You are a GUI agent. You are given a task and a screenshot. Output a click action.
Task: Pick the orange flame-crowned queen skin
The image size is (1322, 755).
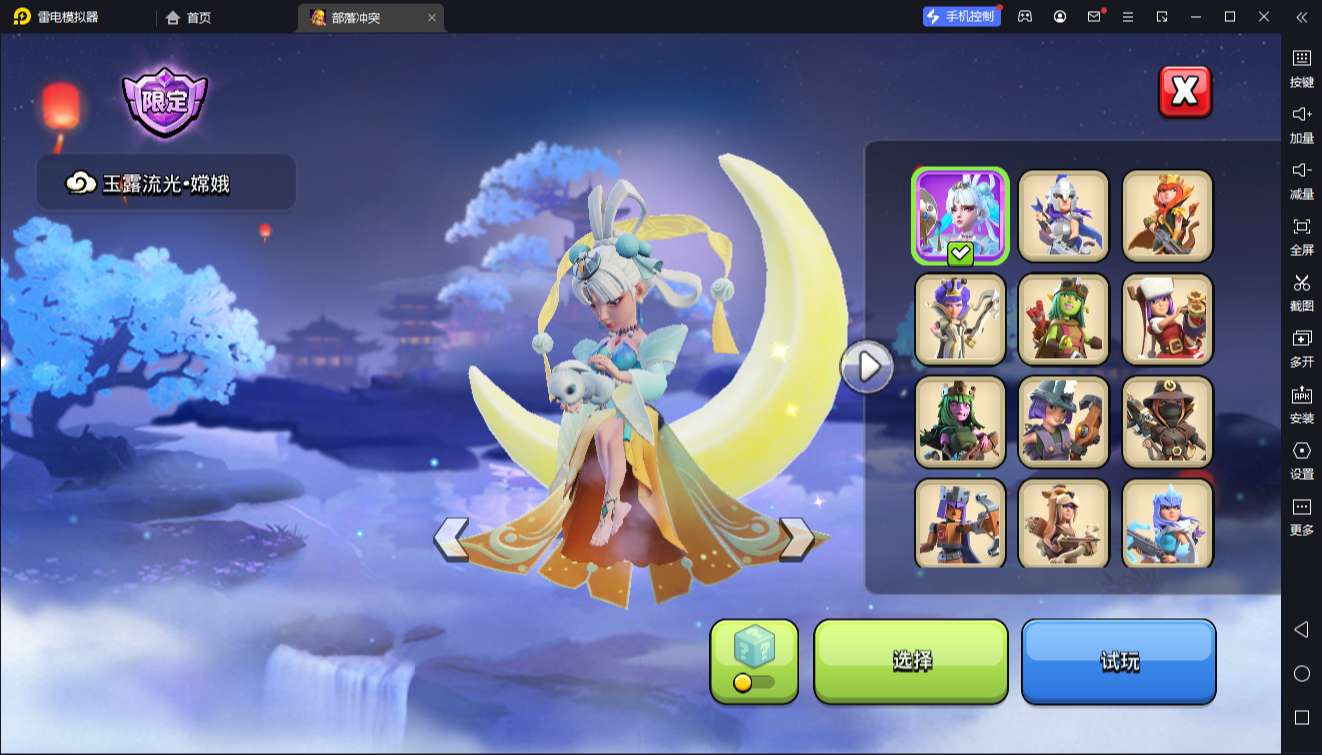pos(1167,215)
